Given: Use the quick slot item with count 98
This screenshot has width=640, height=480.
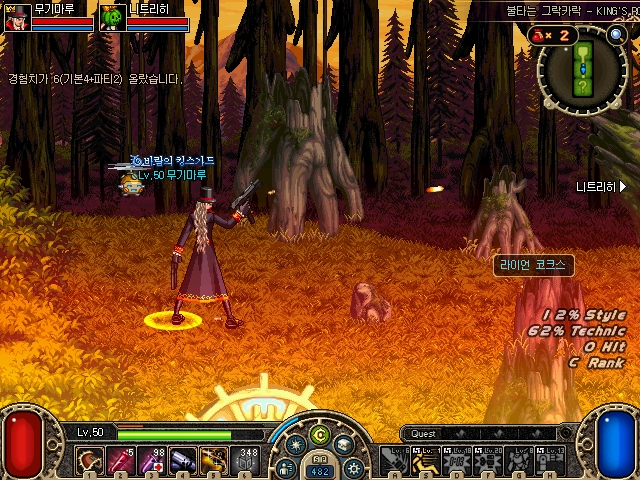Looking at the screenshot, I should click(153, 461).
